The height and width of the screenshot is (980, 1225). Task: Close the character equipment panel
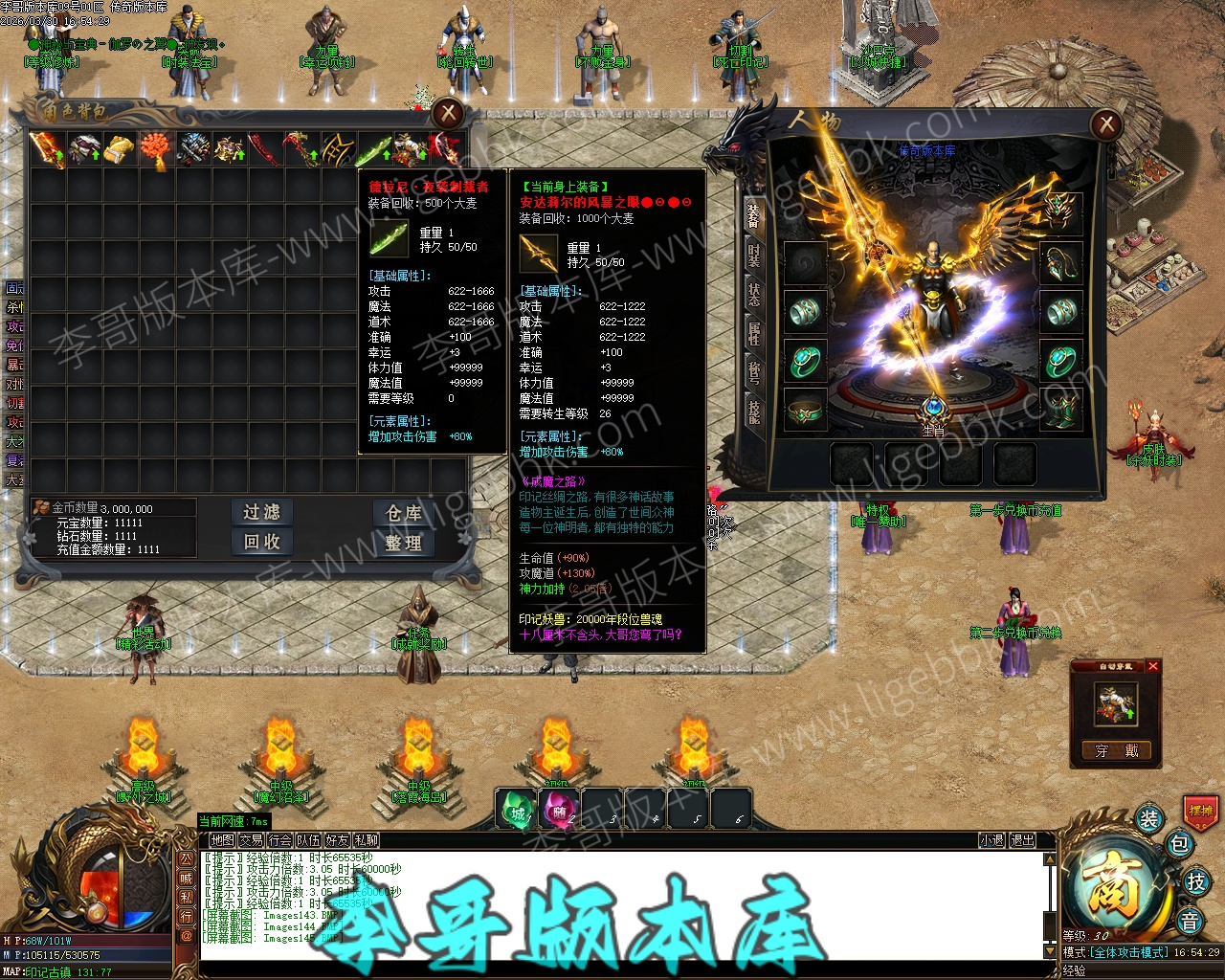pyautogui.click(x=1106, y=123)
